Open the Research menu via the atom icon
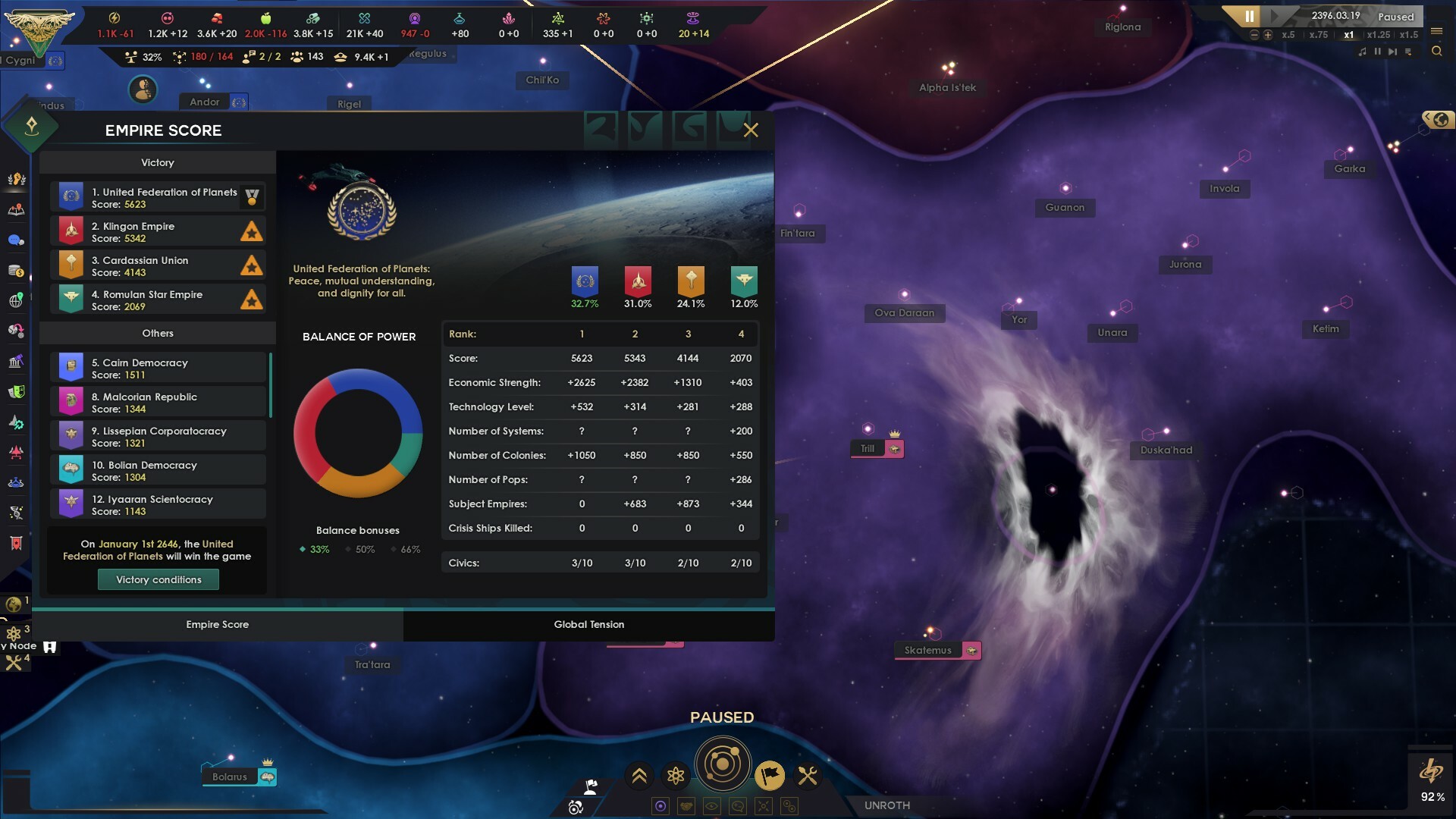Image resolution: width=1456 pixels, height=819 pixels. click(x=676, y=775)
